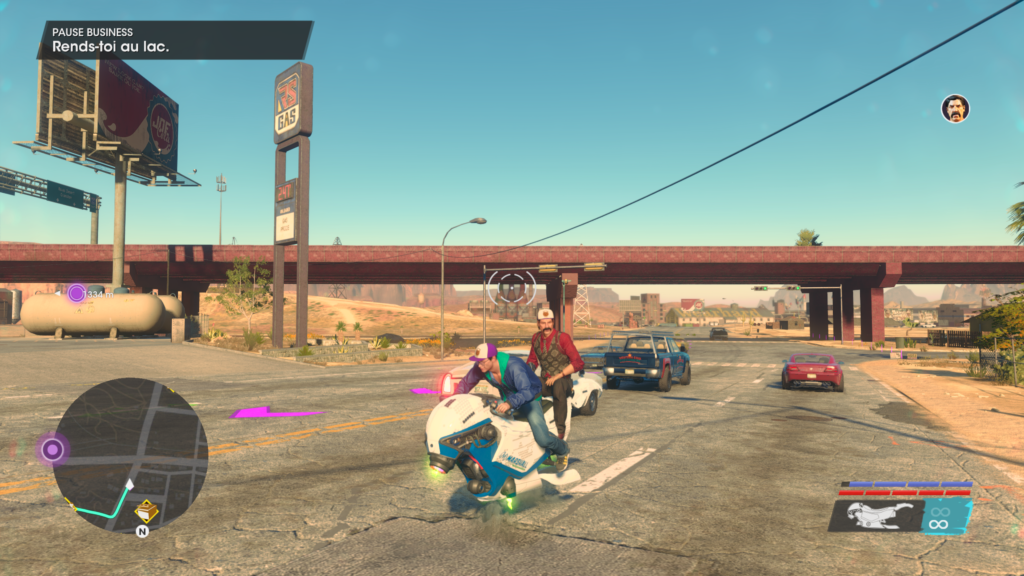Screen dimensions: 1024x576
Task: Select the purple objective marker on minimap edge
Action: (x=53, y=450)
